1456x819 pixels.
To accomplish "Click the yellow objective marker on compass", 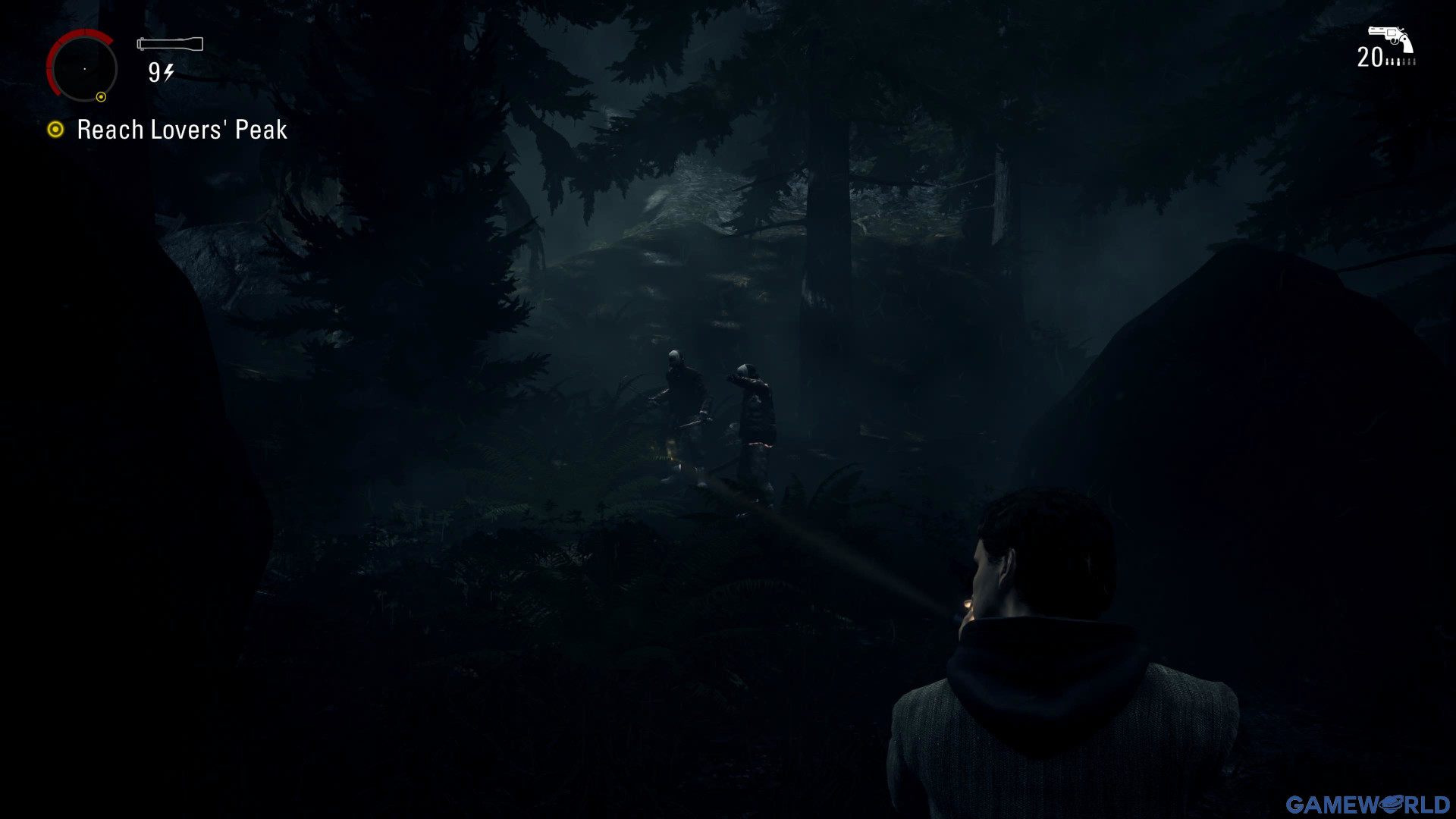I will (101, 97).
